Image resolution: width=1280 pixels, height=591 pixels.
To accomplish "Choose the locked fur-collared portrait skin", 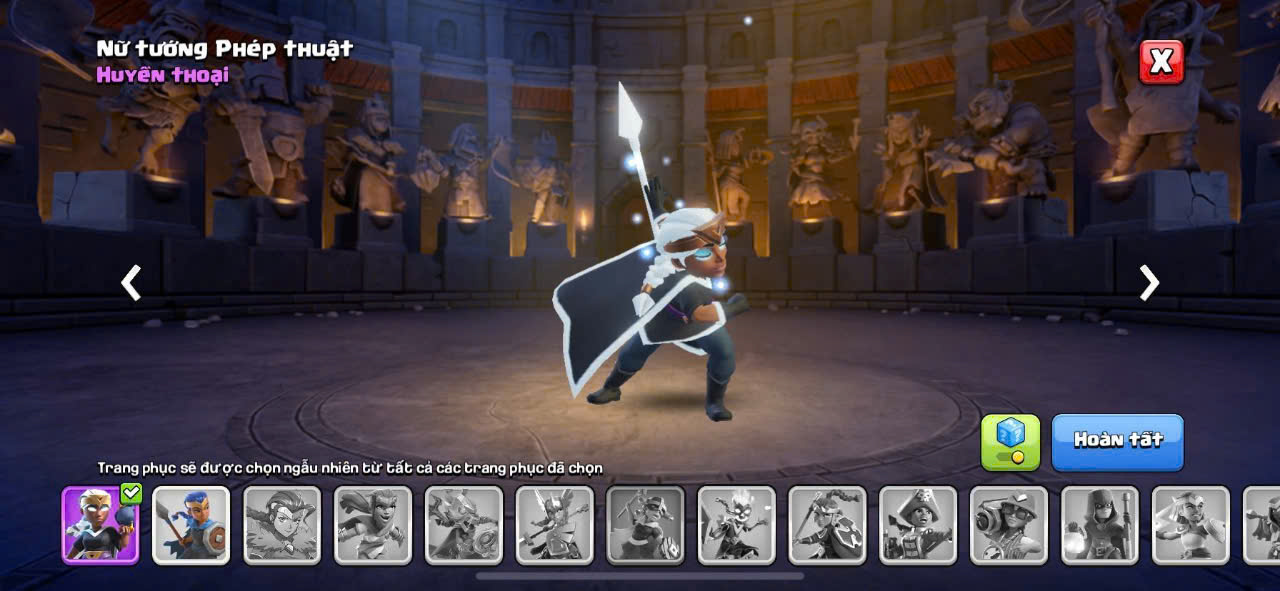I will click(282, 525).
